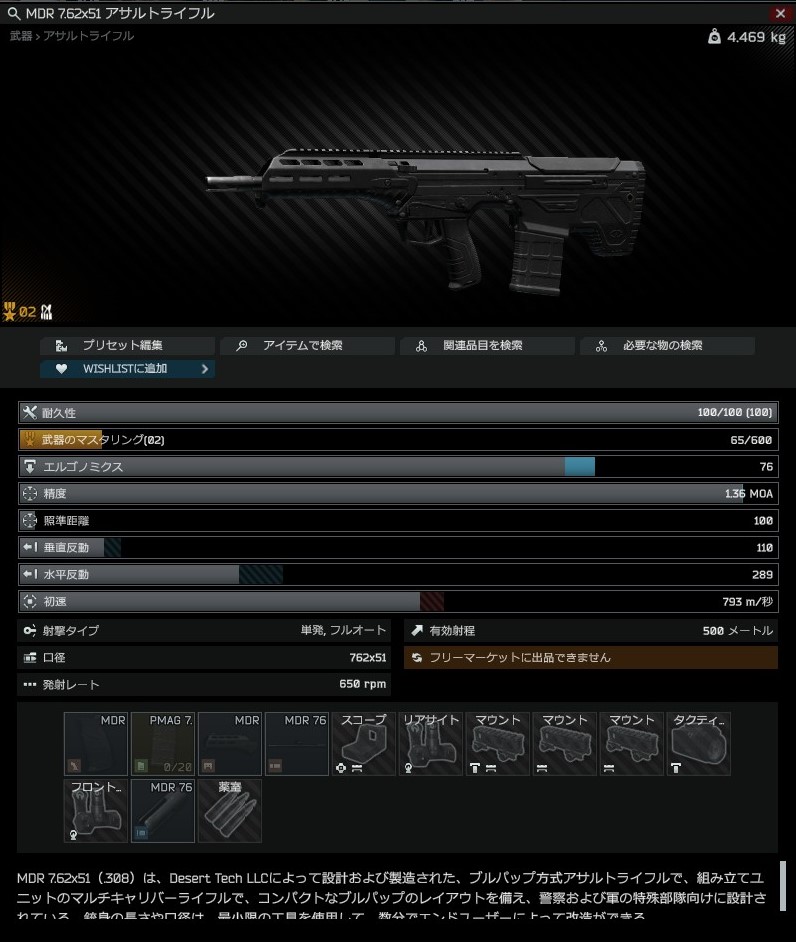Select the PMAG 7.62 magazine slot
796x942 pixels.
tap(162, 743)
